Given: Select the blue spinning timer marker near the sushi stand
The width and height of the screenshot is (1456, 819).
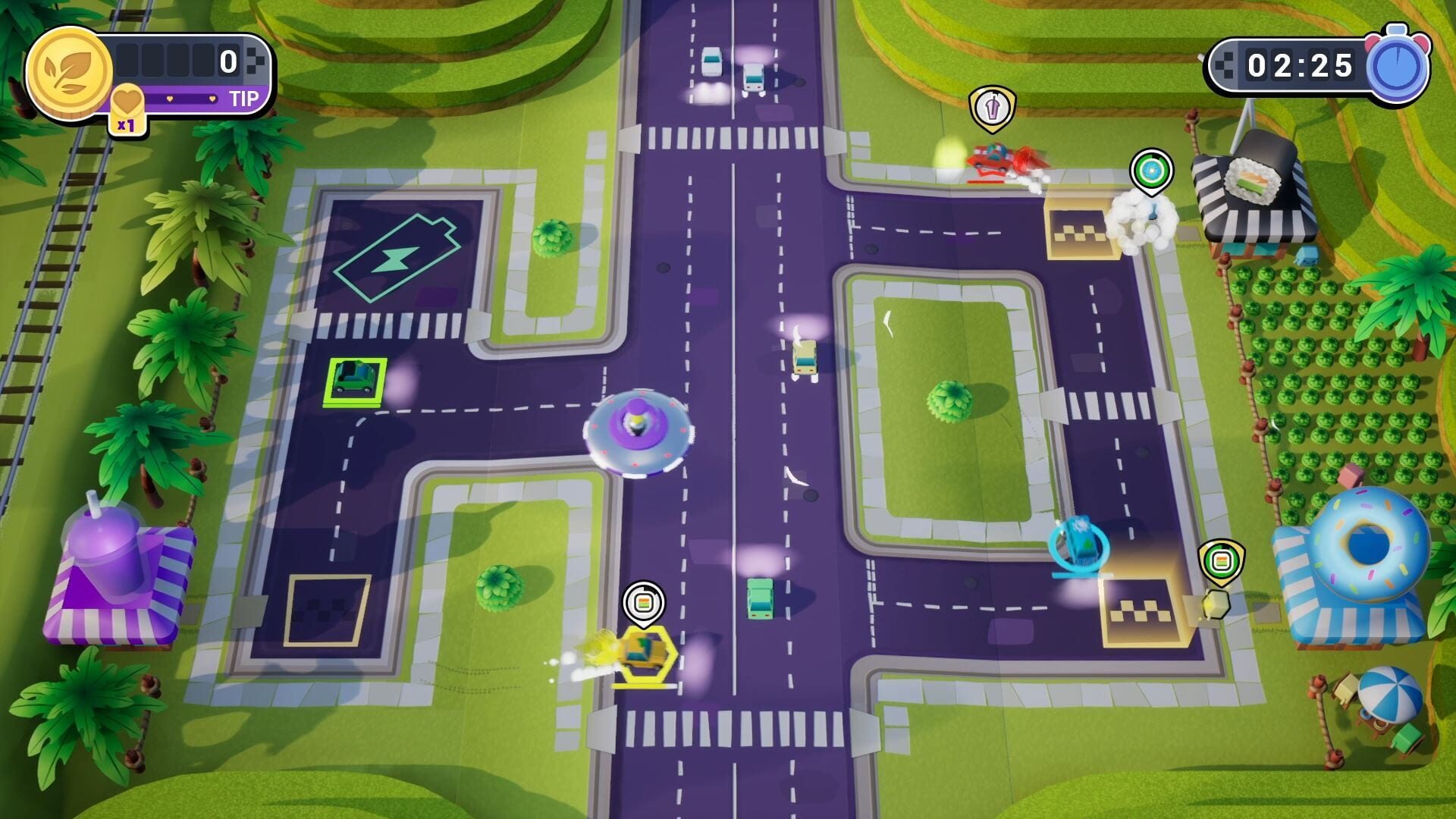Looking at the screenshot, I should click(x=1153, y=168).
